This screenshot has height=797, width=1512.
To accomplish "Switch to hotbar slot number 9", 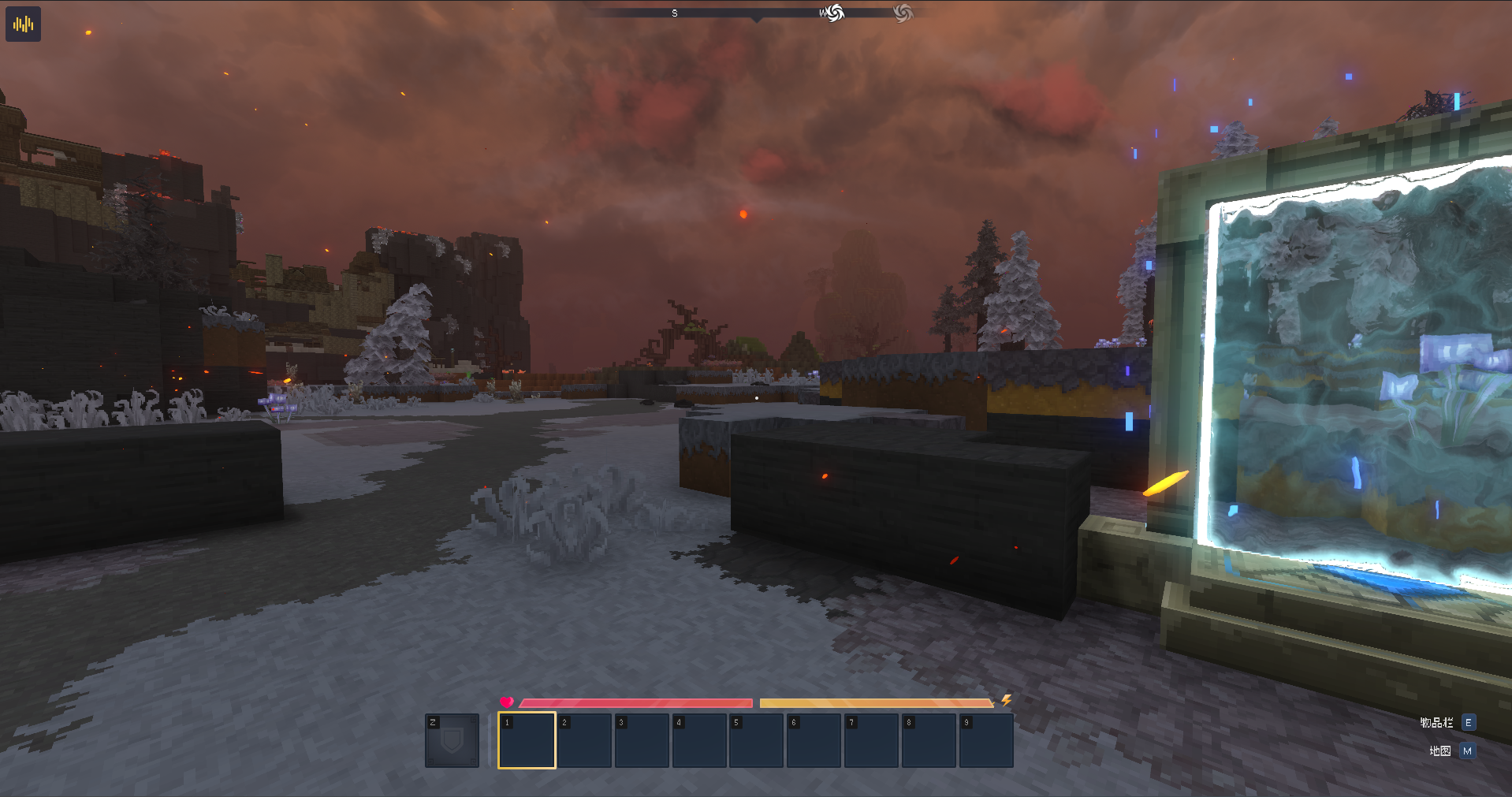I will (x=985, y=740).
